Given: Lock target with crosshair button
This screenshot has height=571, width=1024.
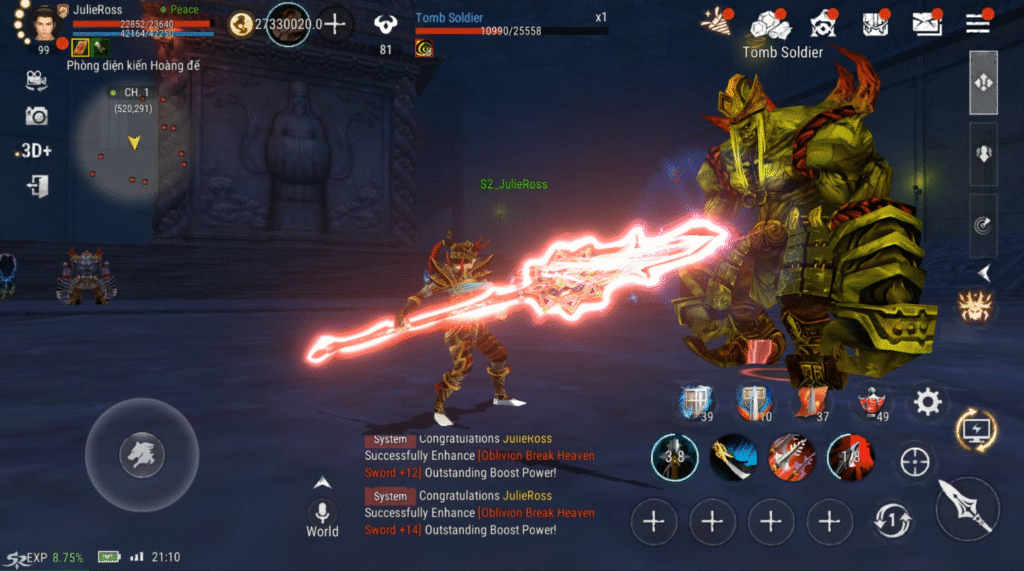Looking at the screenshot, I should (x=915, y=462).
